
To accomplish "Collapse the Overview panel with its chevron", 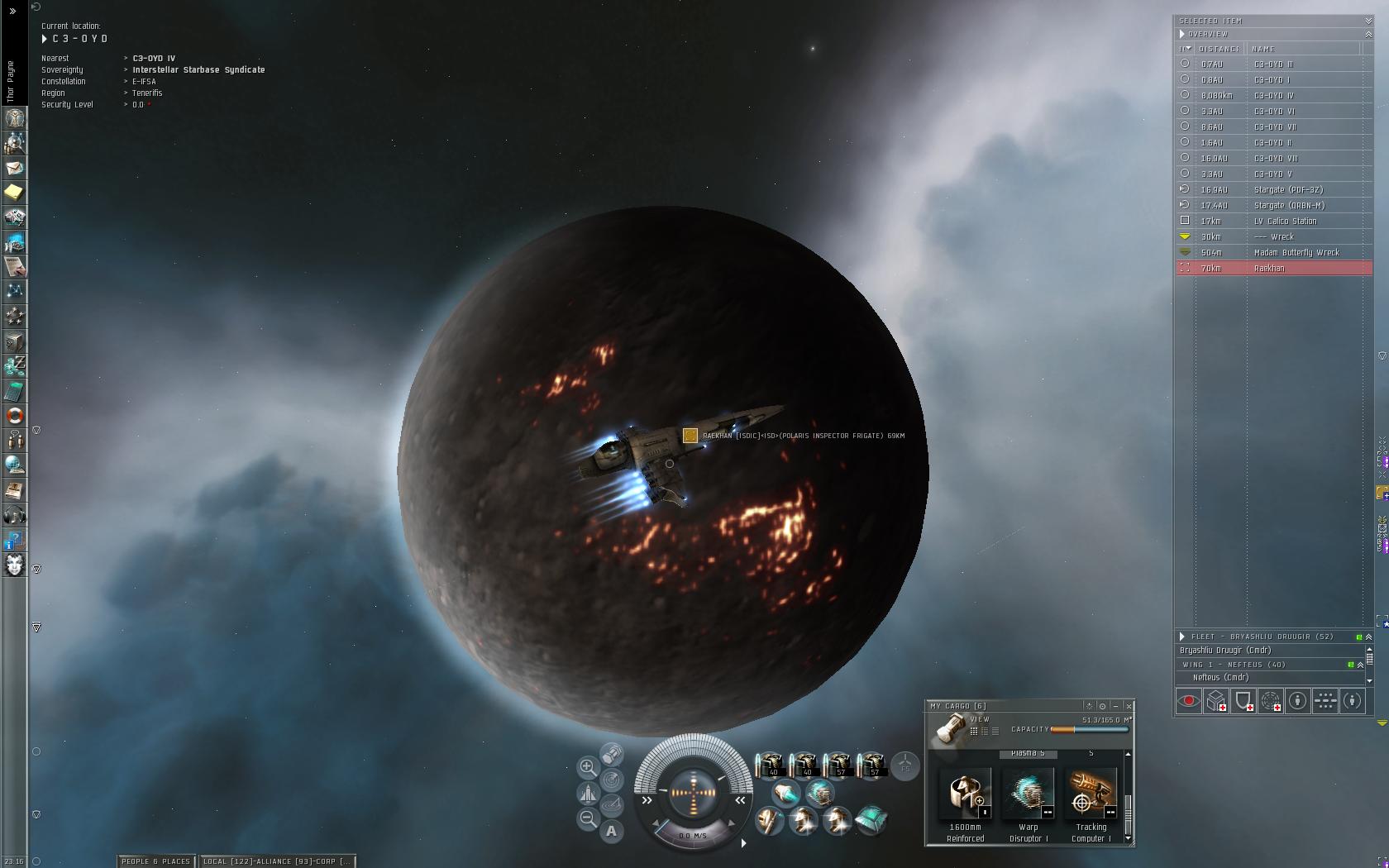I will [x=1368, y=34].
